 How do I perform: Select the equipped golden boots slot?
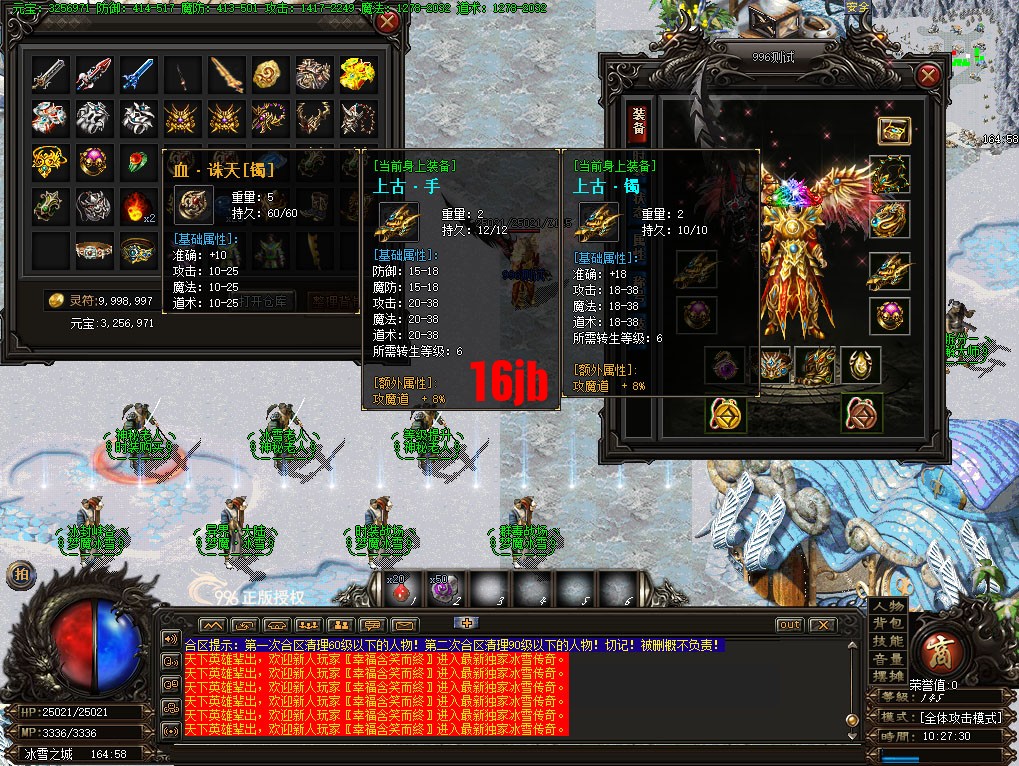[x=817, y=365]
